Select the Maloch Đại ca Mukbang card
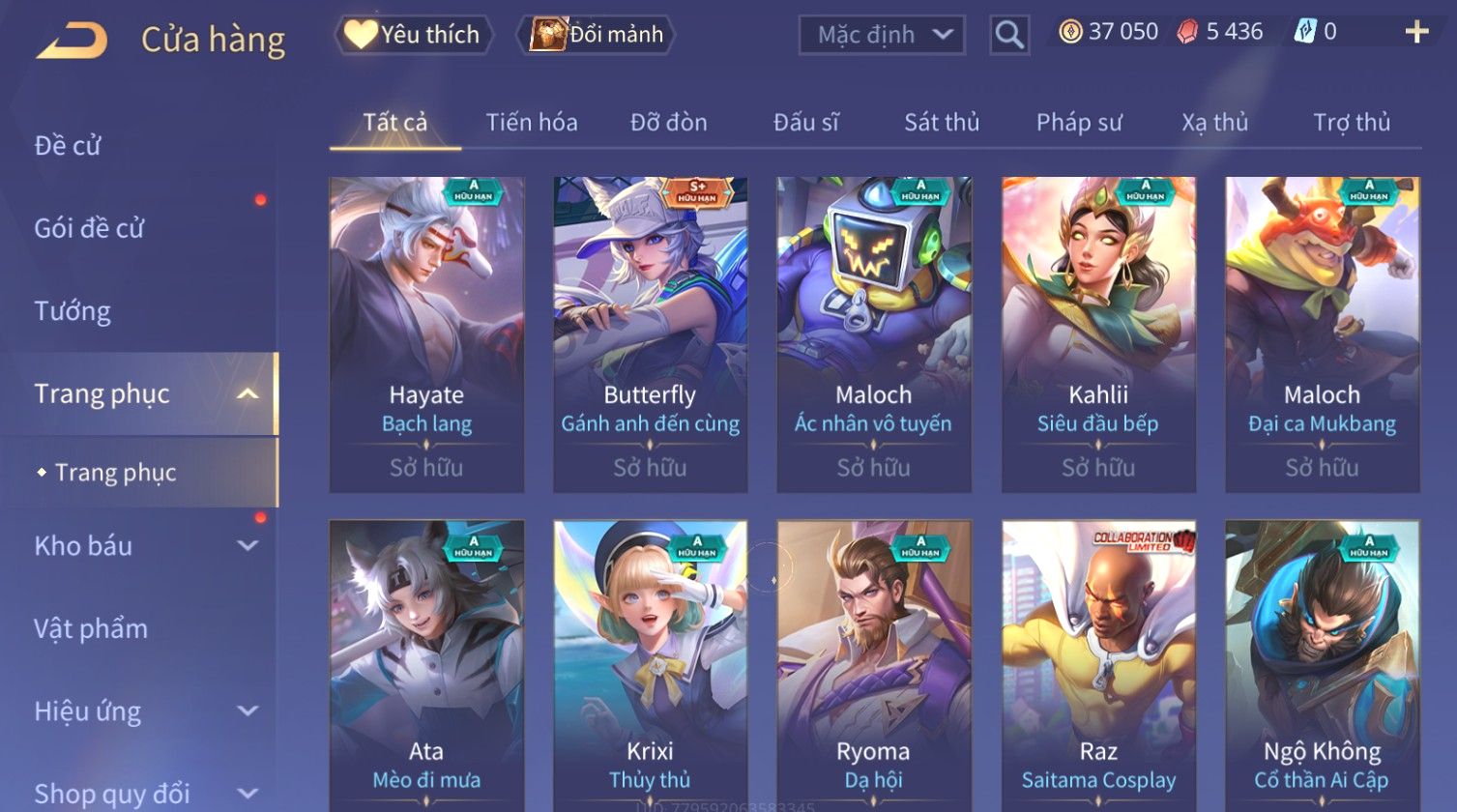 tap(1322, 333)
